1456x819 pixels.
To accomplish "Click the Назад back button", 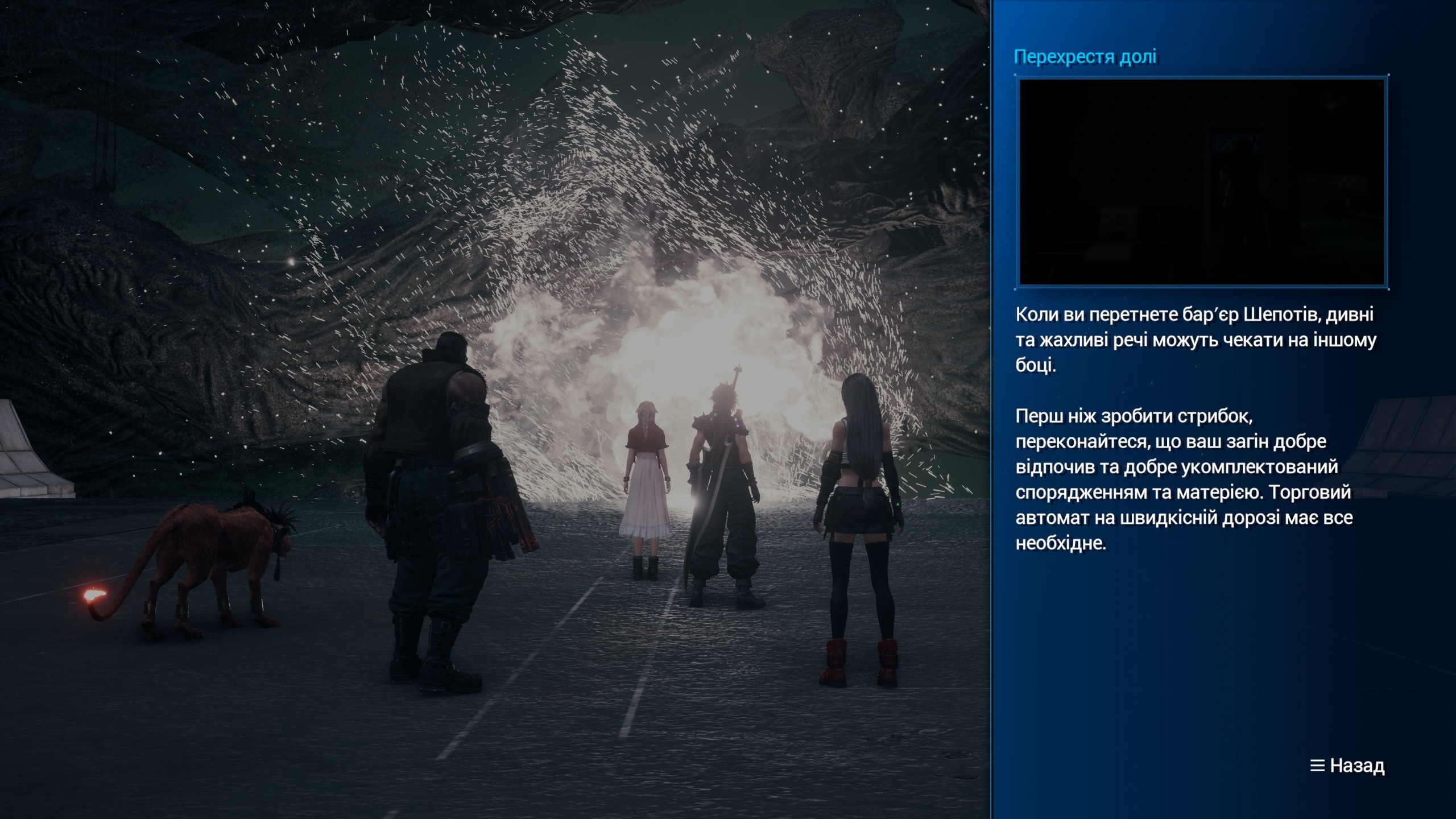I will [1348, 766].
